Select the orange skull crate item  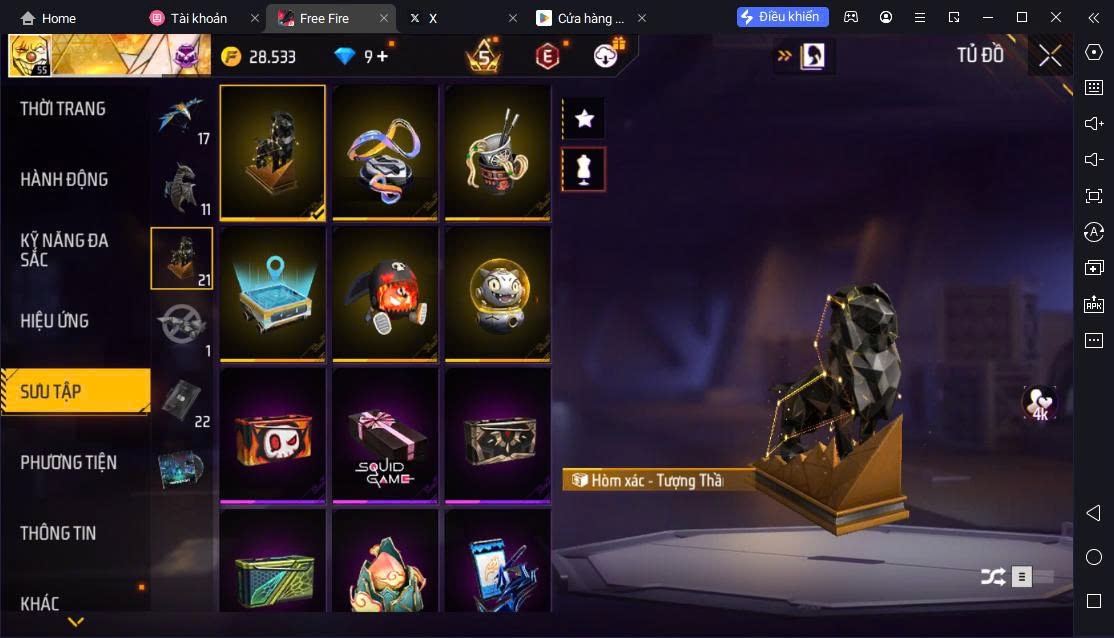(x=272, y=434)
